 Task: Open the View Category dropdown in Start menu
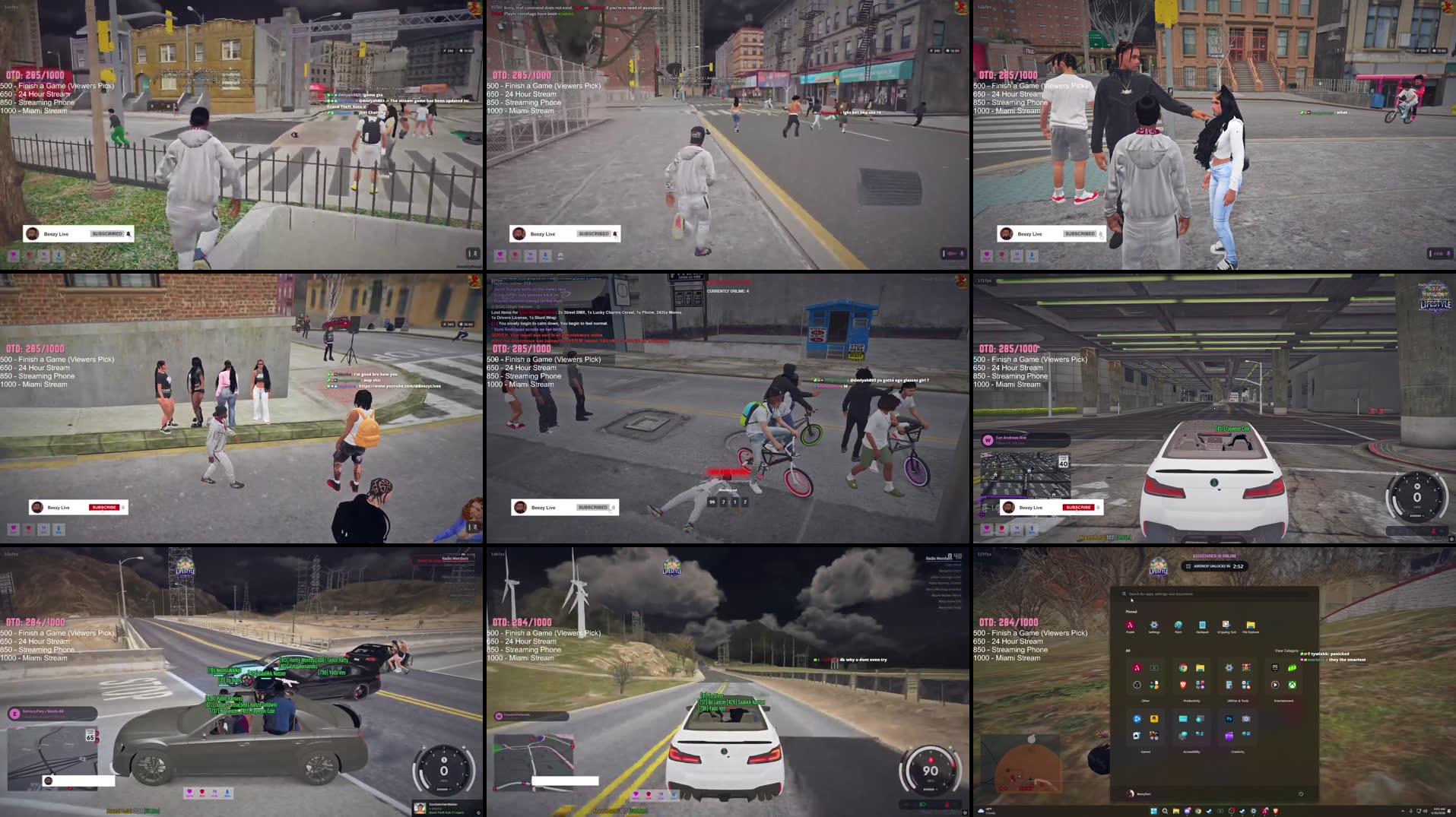point(1286,651)
